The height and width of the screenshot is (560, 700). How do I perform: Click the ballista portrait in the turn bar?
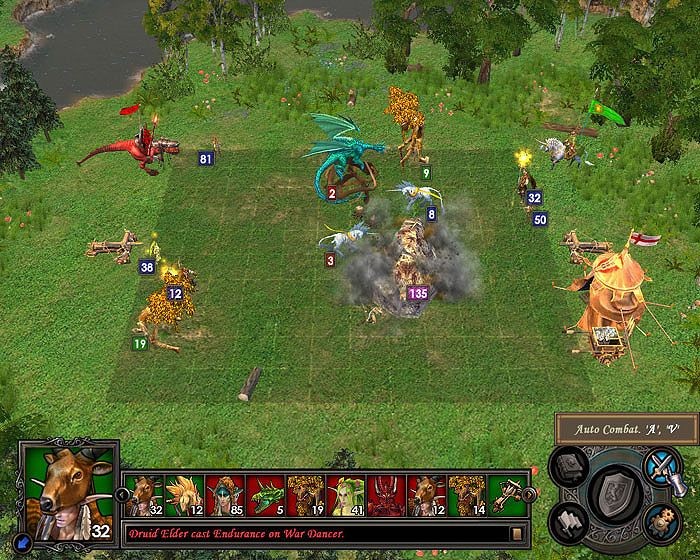(x=505, y=494)
